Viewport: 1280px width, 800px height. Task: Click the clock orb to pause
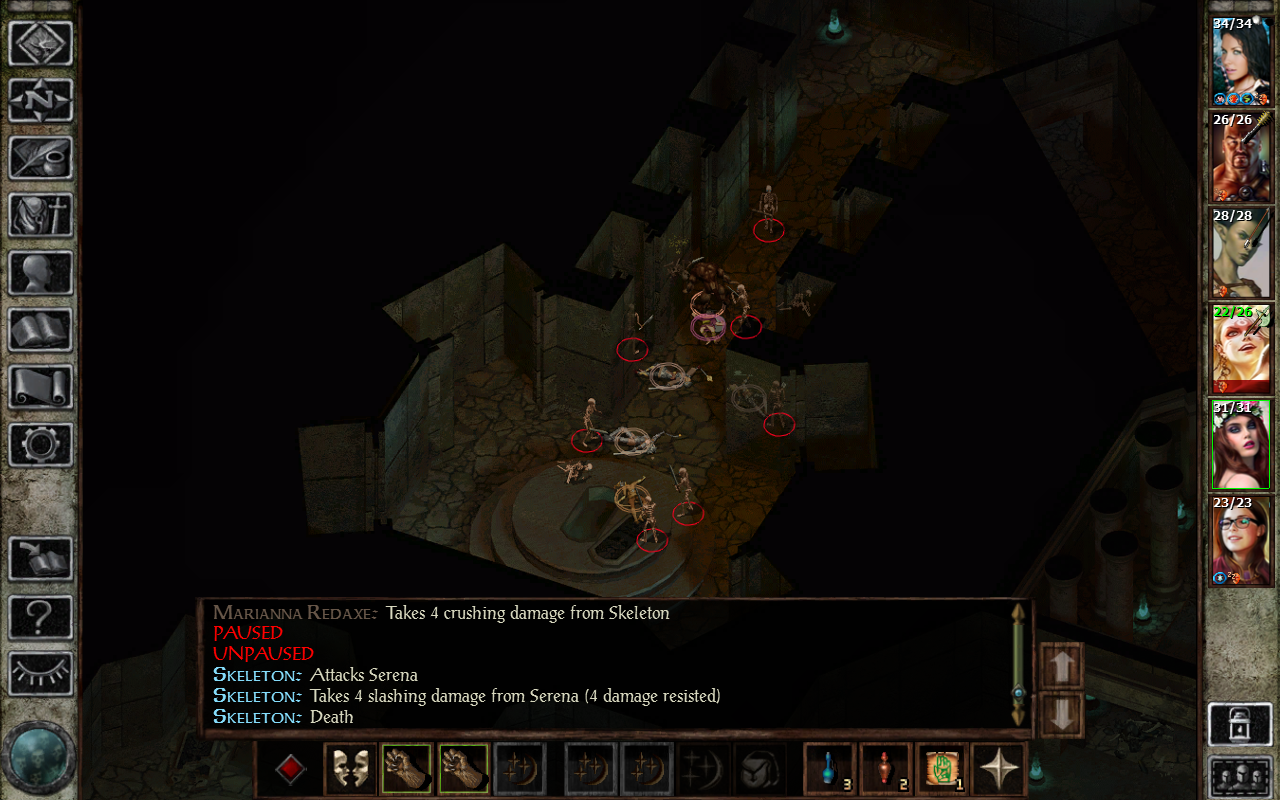39,757
